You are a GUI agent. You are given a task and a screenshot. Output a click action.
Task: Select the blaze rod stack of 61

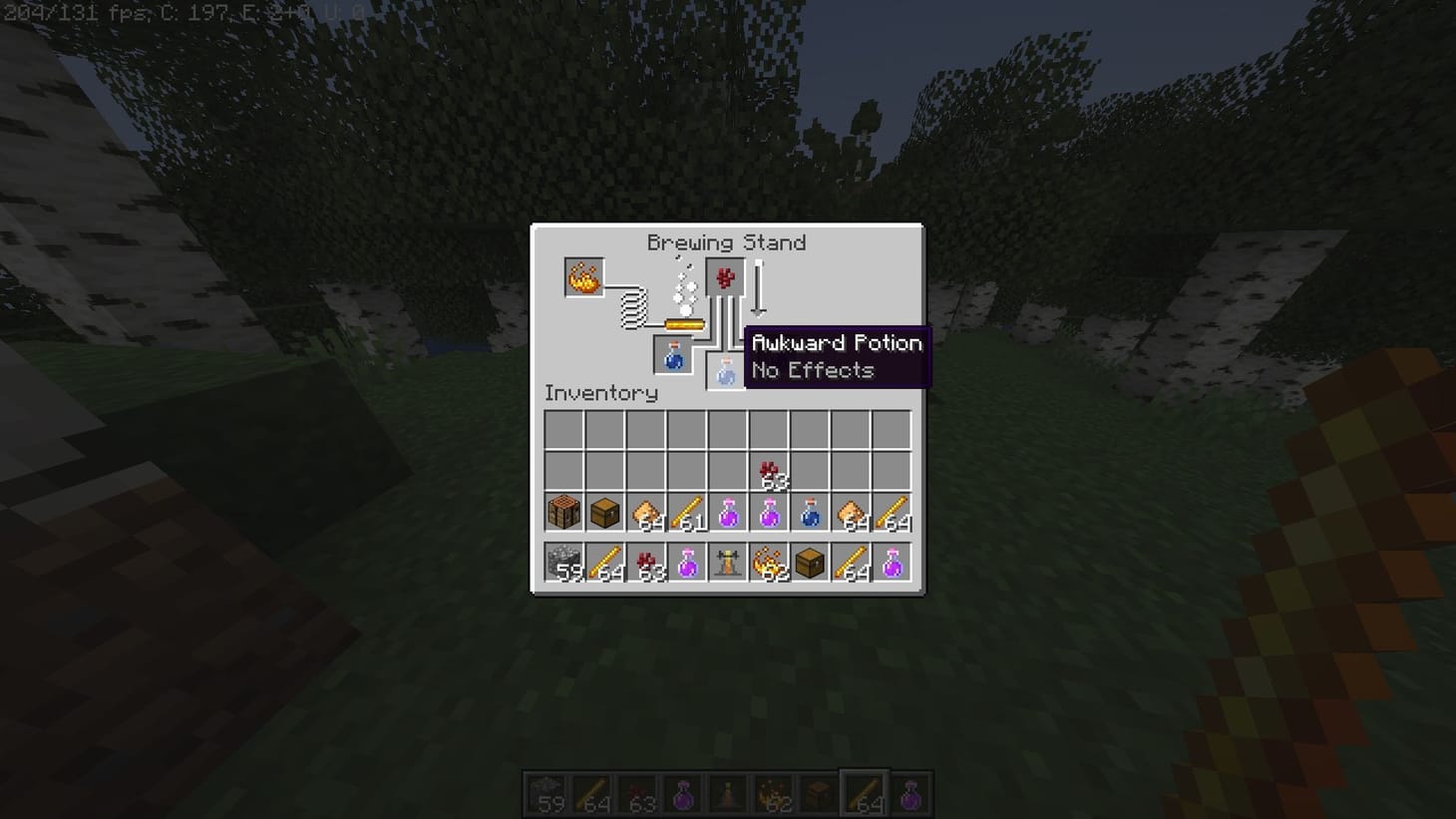pos(685,511)
